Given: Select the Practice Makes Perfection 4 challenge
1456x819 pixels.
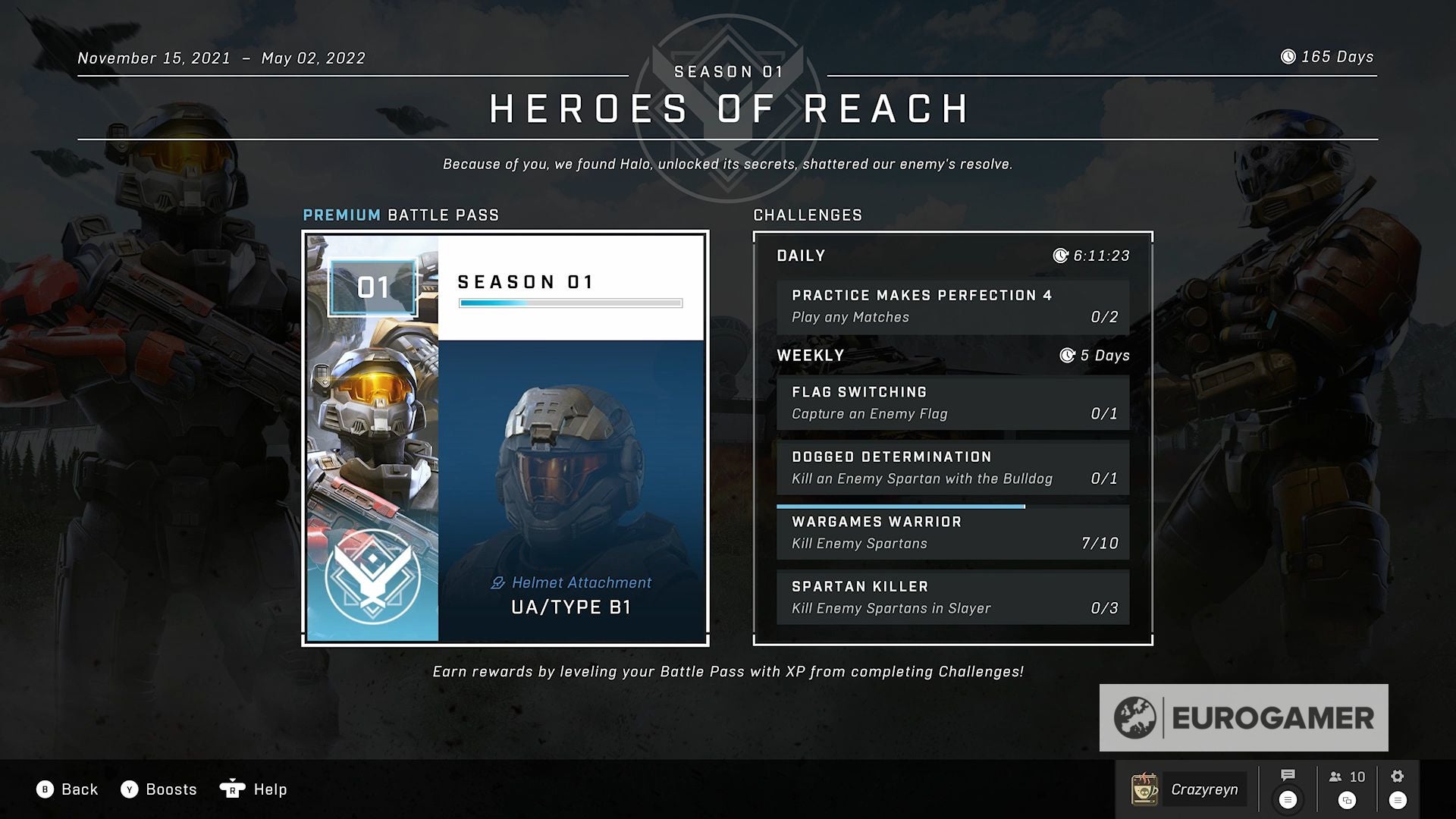Looking at the screenshot, I should click(x=952, y=306).
